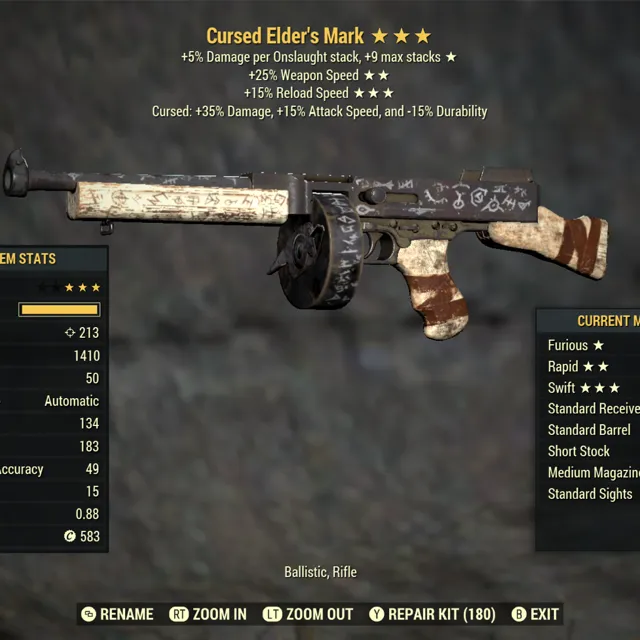Select the Zoom In button
Screen dimensions: 640x640
[x=208, y=614]
